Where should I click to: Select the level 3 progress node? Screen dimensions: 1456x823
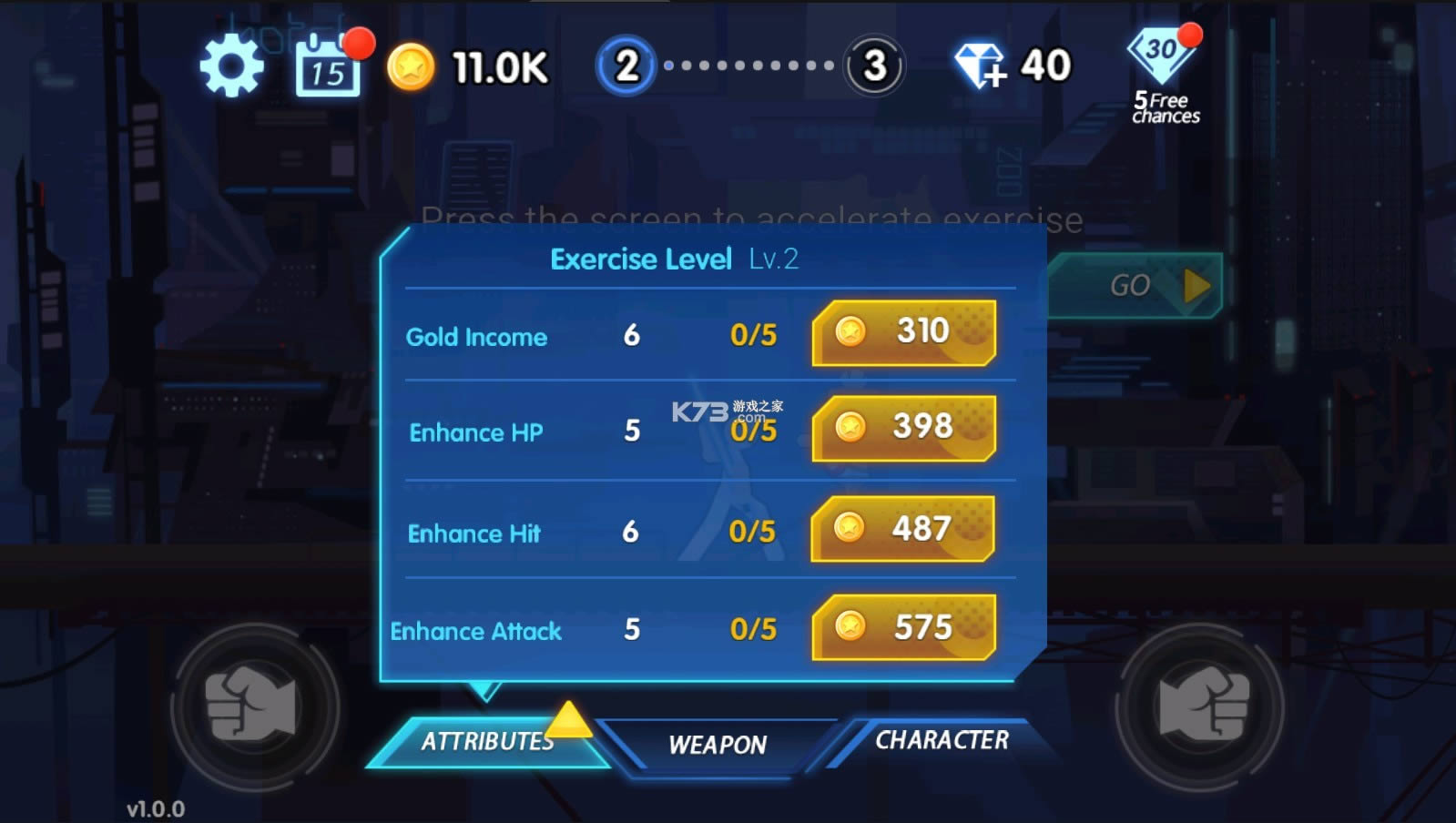[874, 66]
